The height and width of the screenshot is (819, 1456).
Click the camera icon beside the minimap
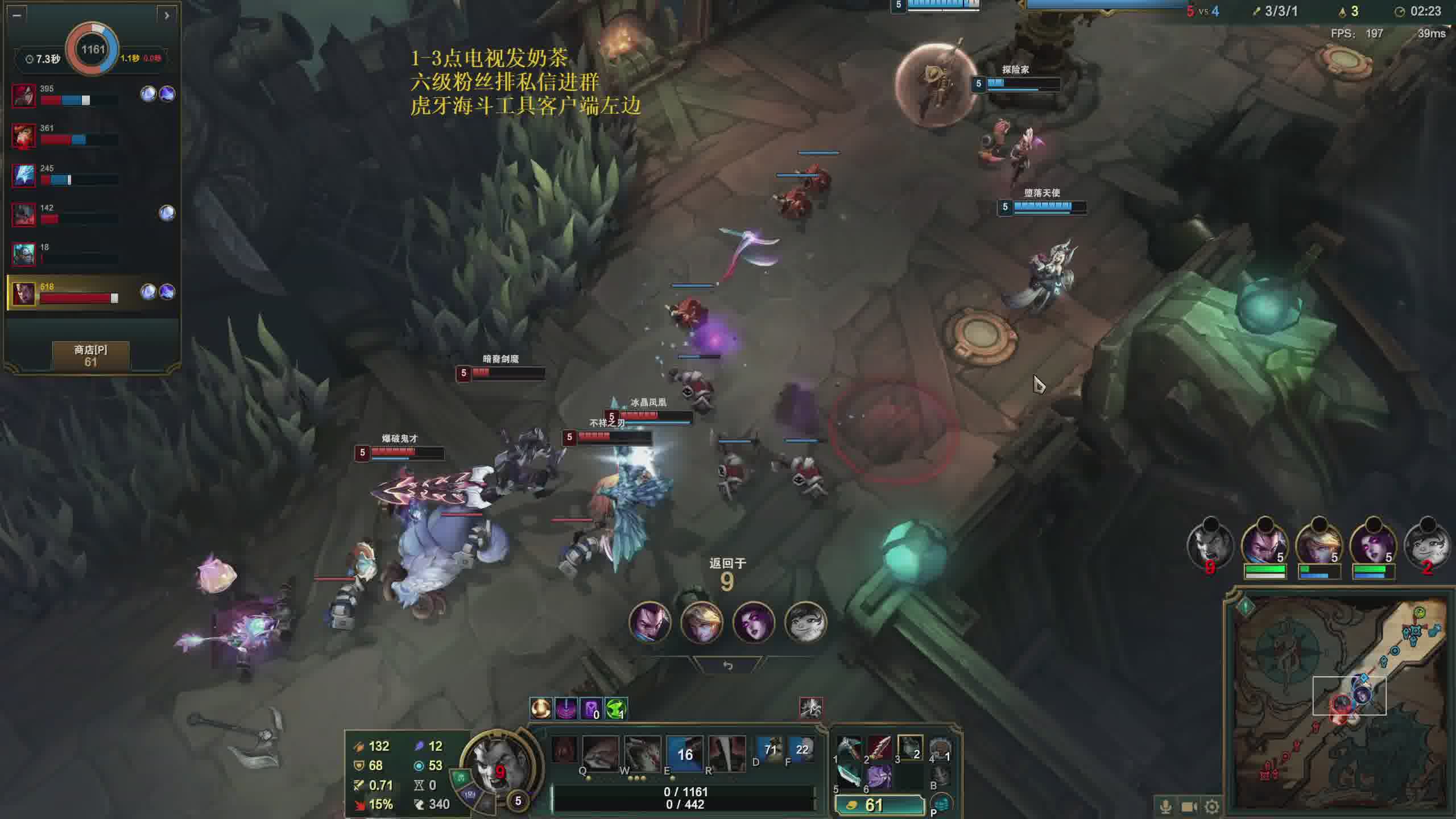pos(1189,806)
